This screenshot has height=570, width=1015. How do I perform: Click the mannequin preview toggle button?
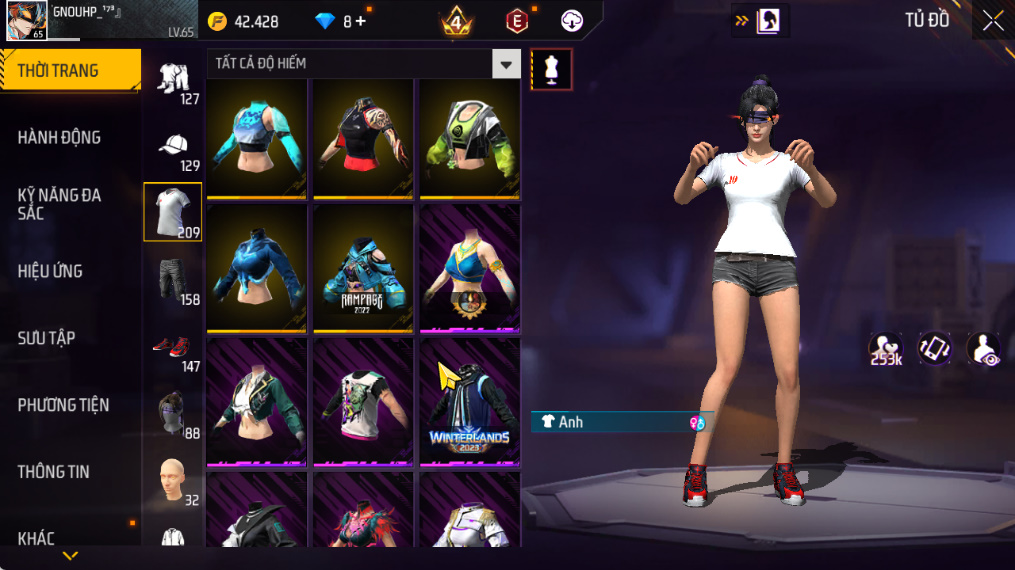tap(551, 69)
